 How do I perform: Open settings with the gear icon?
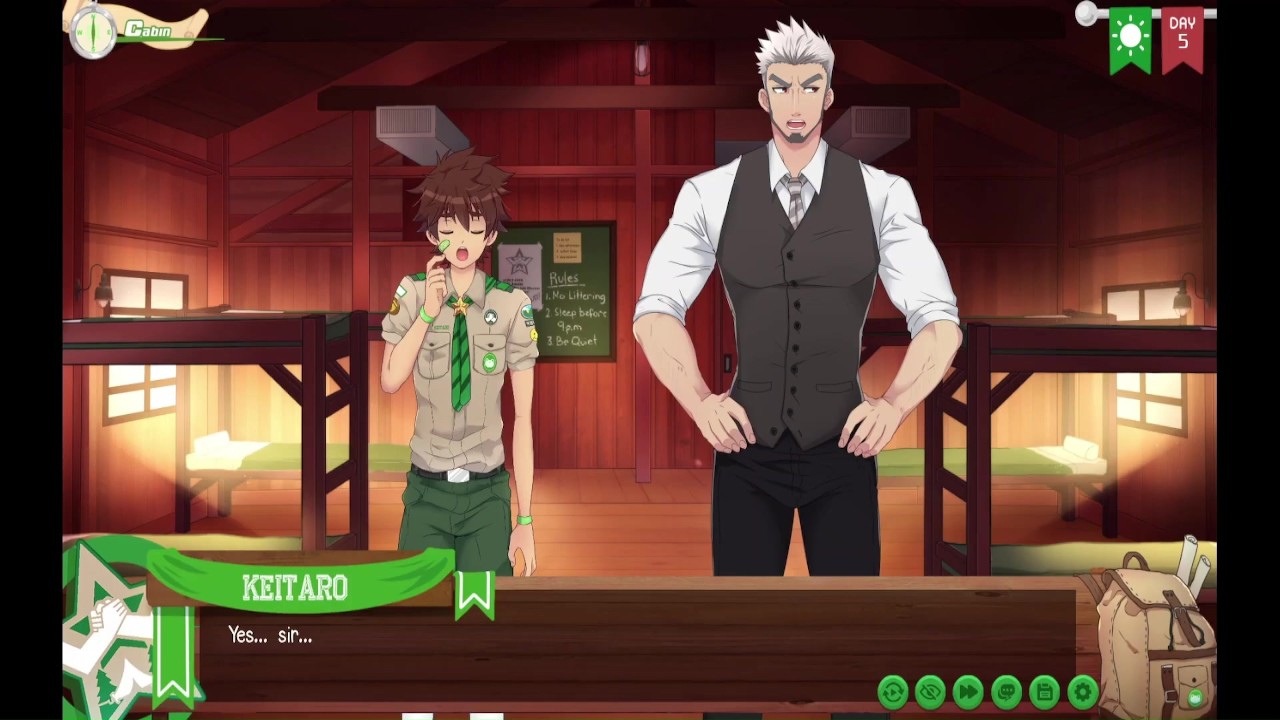click(x=1082, y=691)
